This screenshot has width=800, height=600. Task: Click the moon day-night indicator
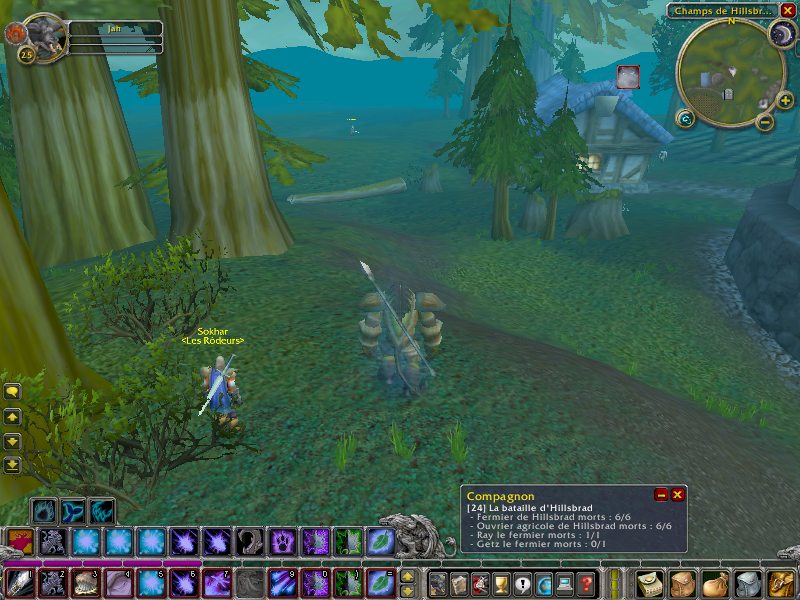pyautogui.click(x=779, y=36)
